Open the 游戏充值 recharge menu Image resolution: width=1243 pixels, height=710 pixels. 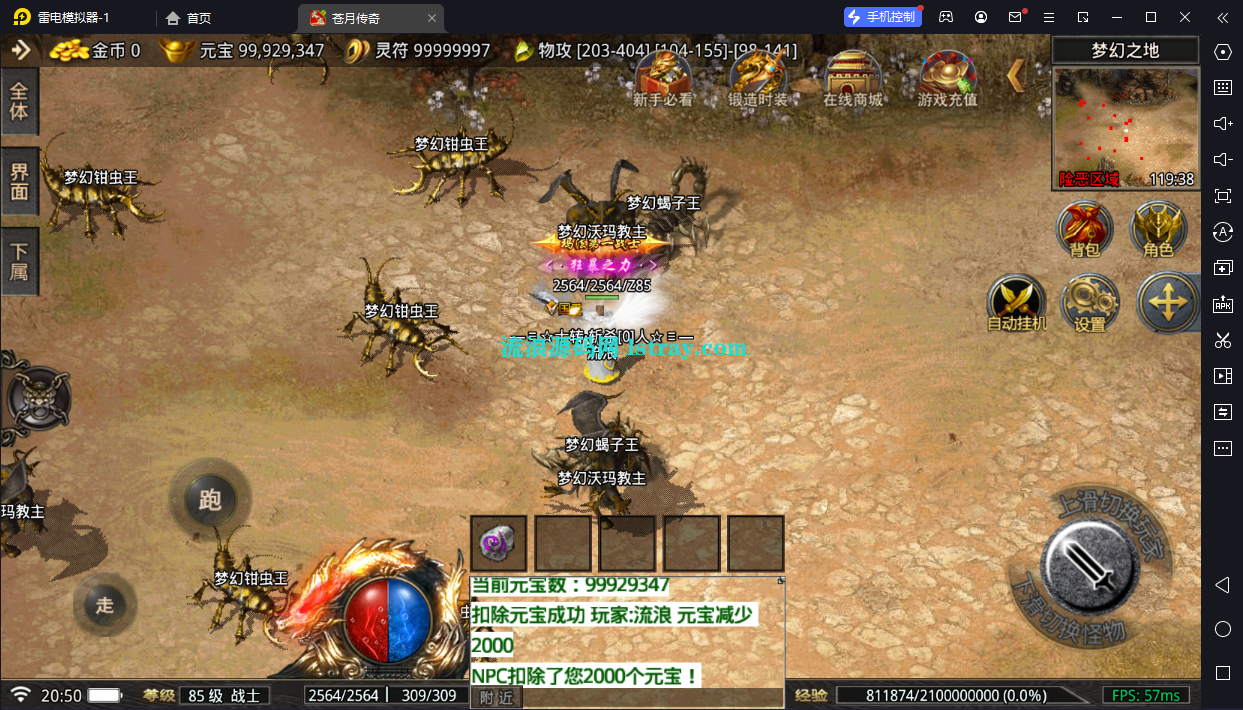(947, 77)
